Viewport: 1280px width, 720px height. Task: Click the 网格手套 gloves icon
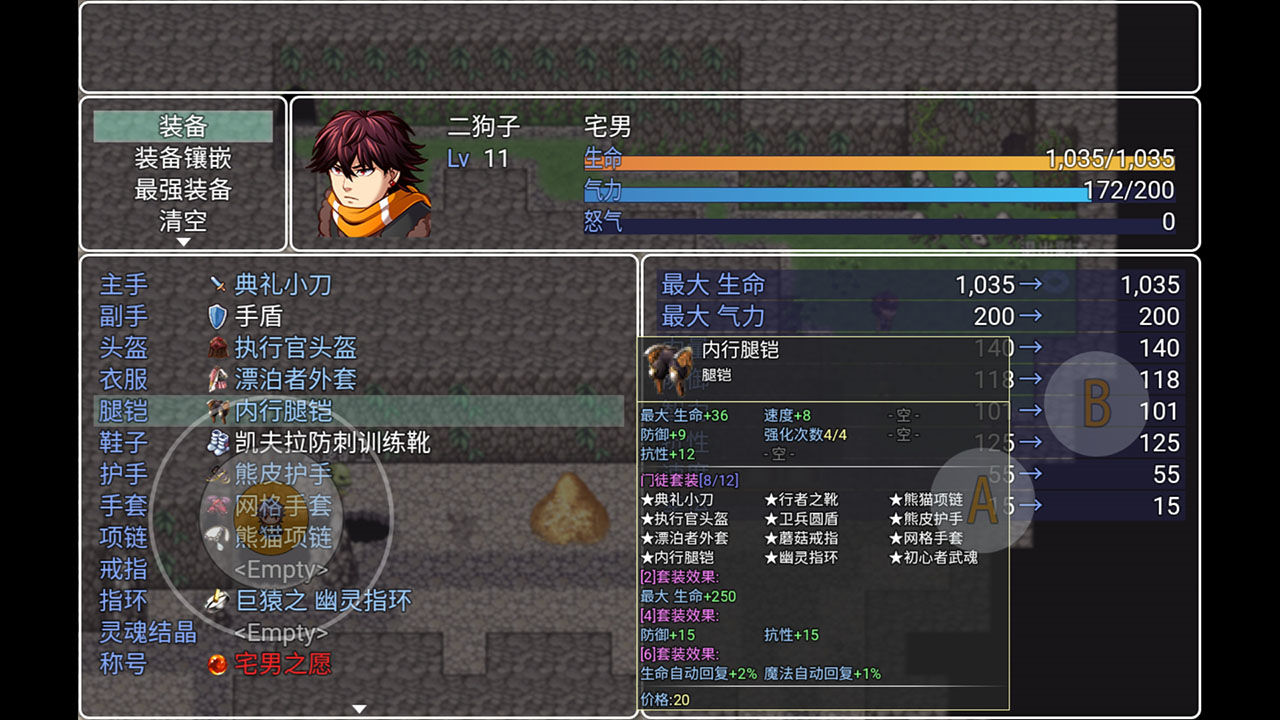click(x=216, y=506)
